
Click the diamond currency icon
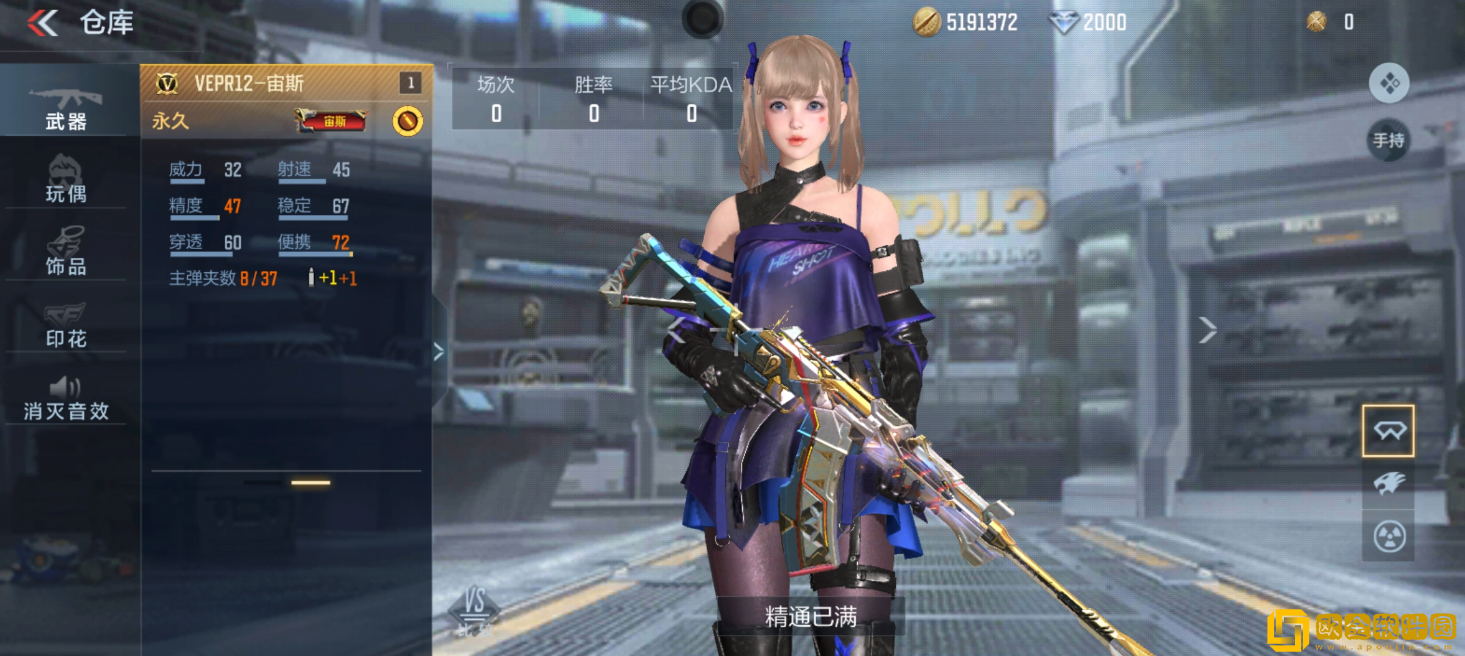click(1062, 22)
